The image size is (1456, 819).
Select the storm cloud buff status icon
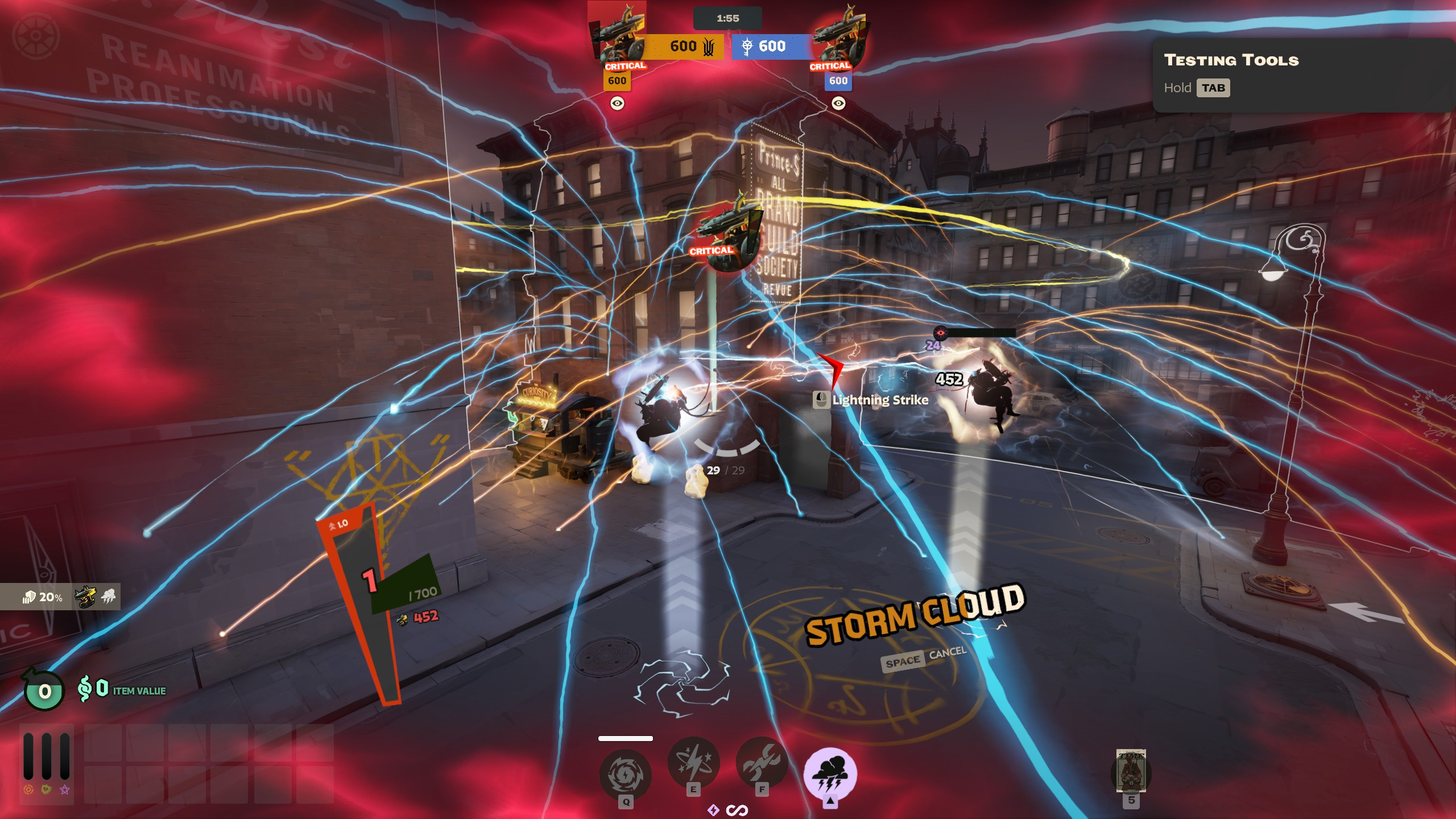[108, 597]
